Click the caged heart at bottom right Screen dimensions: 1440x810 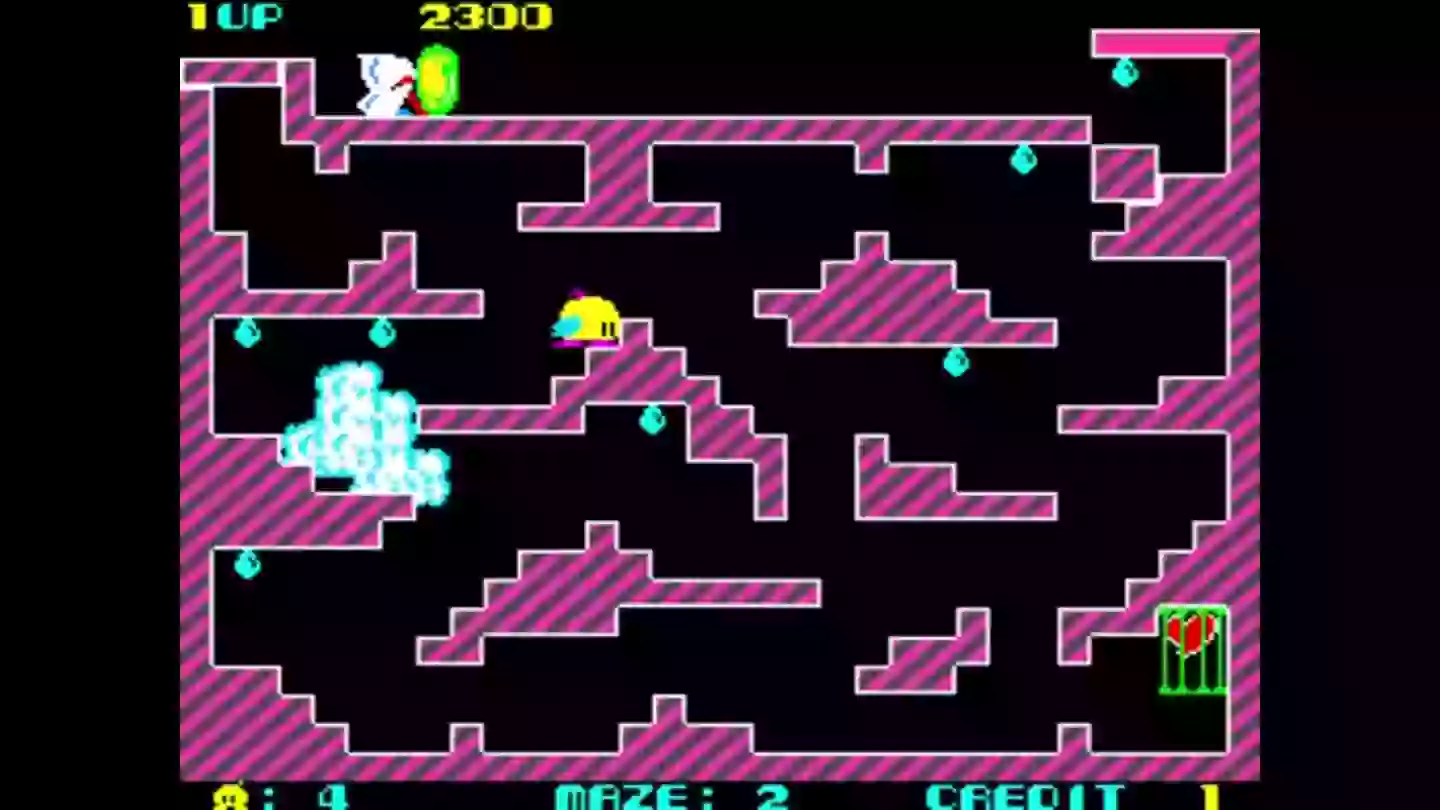click(x=1192, y=633)
